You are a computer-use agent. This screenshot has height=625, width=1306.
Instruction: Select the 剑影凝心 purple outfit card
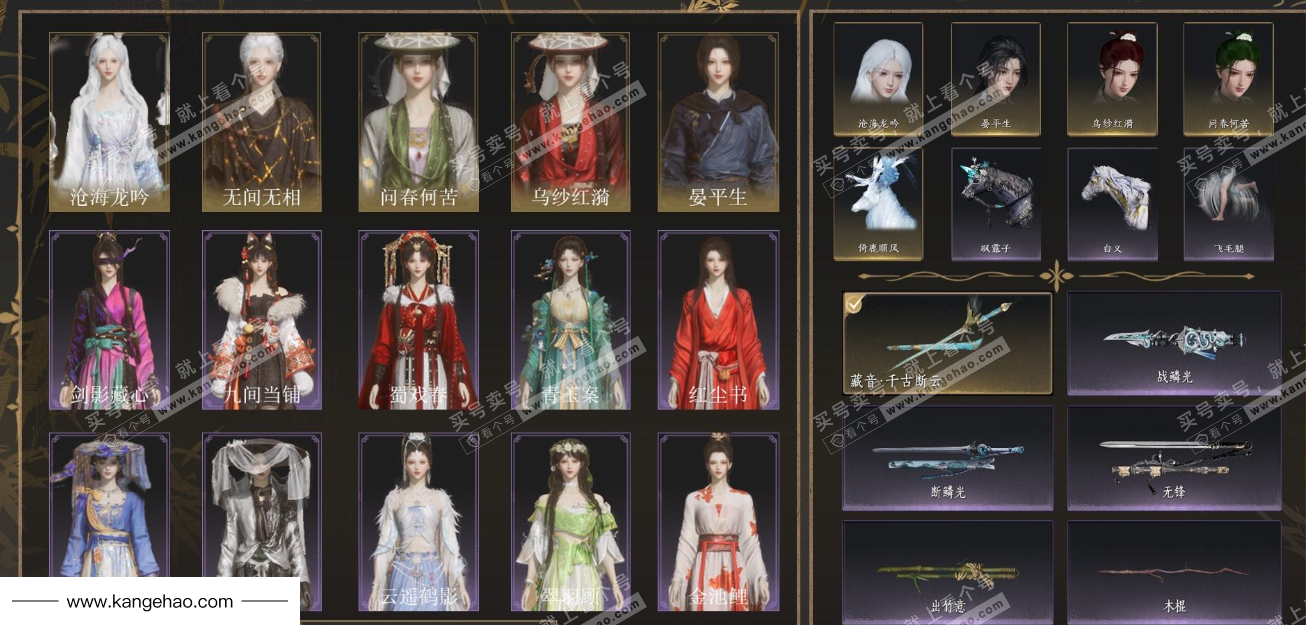pyautogui.click(x=109, y=320)
